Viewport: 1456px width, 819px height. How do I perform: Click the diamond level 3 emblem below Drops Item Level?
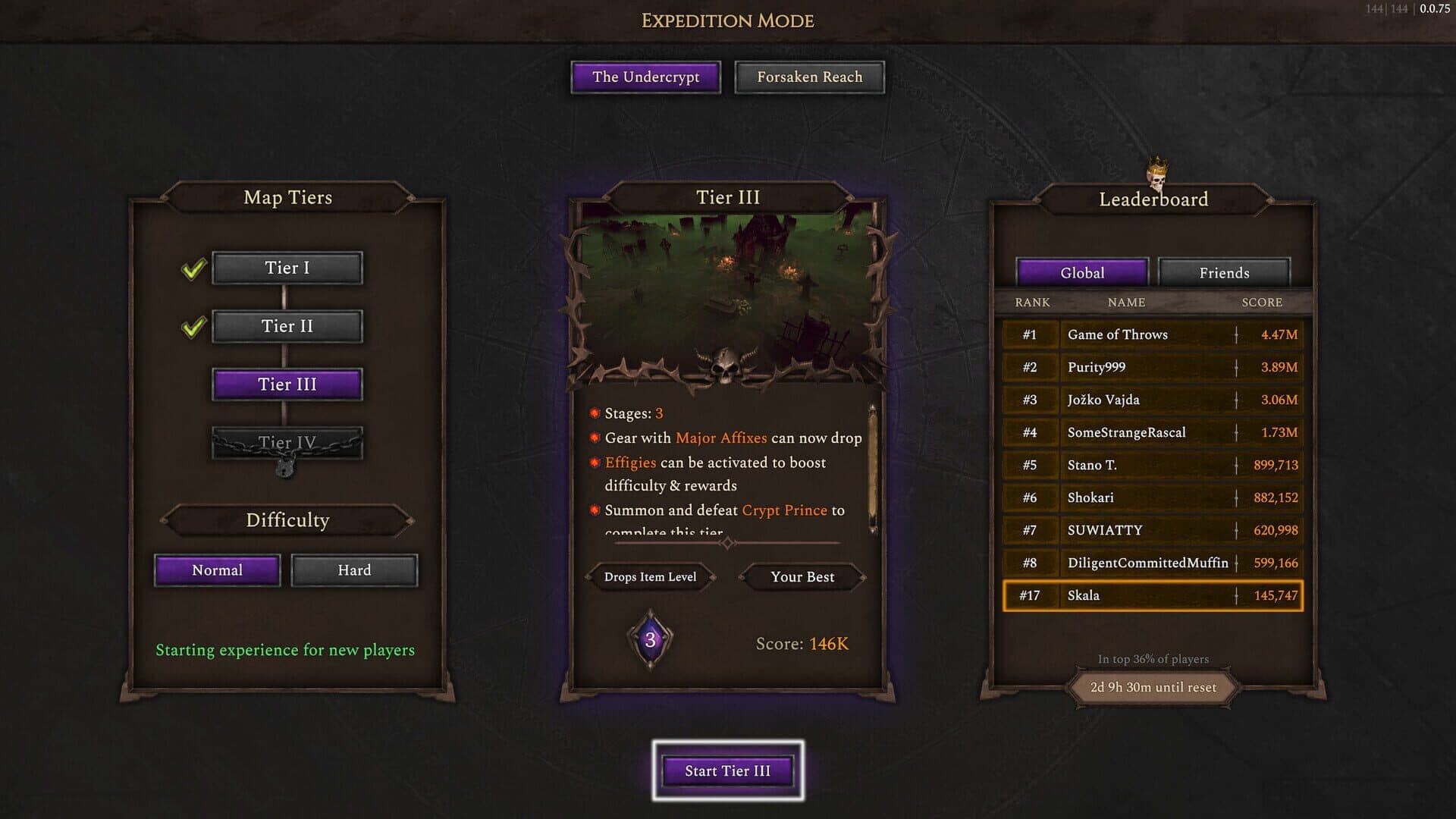(x=649, y=639)
